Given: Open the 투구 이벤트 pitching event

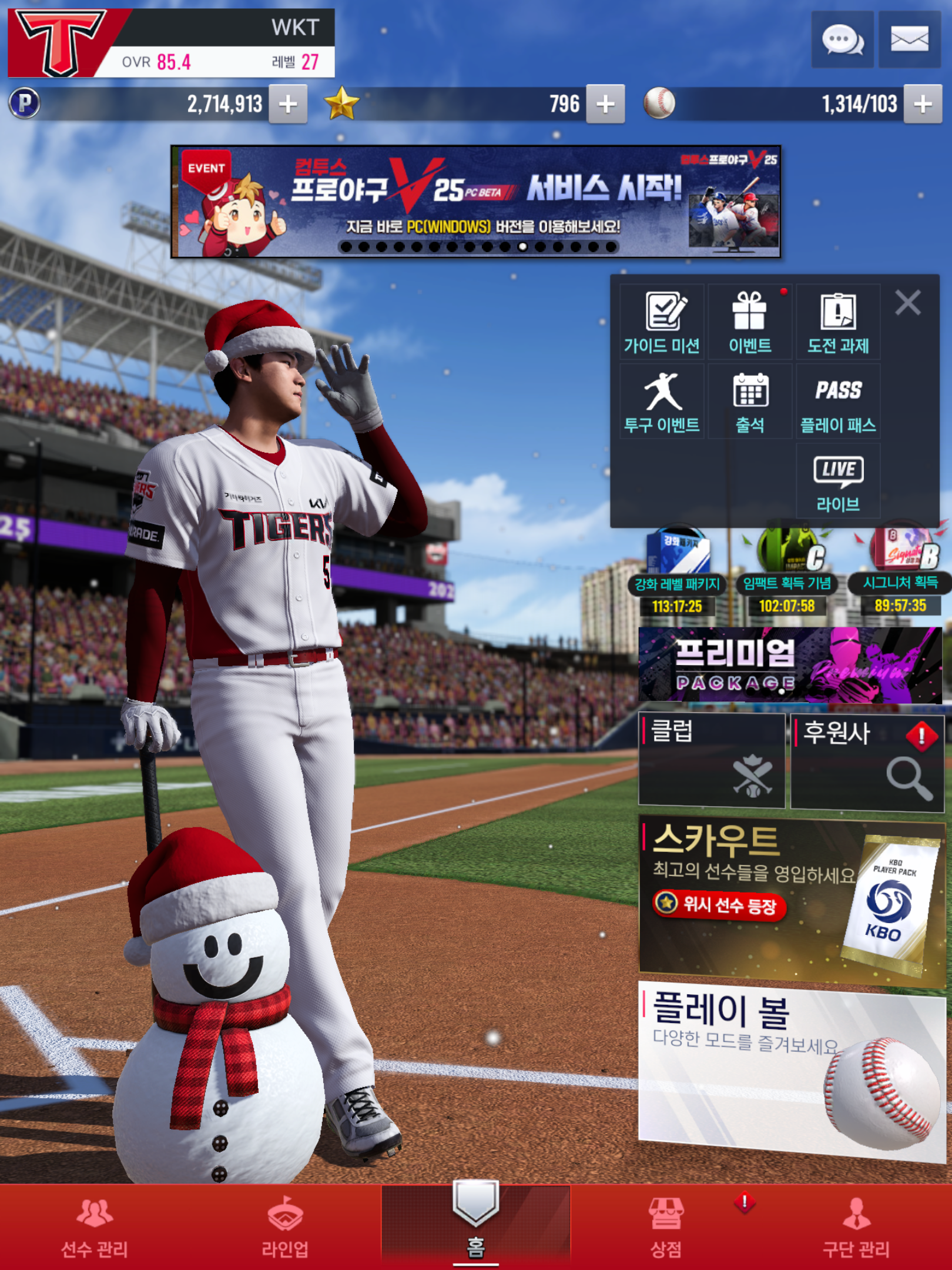Looking at the screenshot, I should [662, 402].
